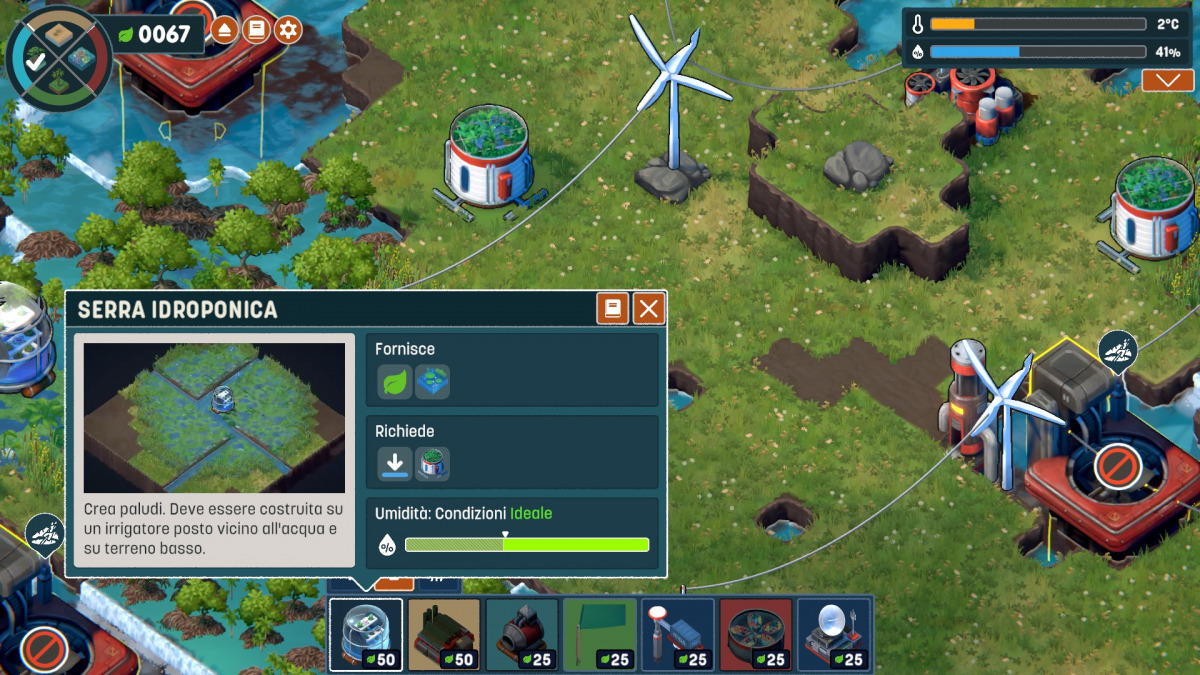
Task: Select the satellite dish building slot
Action: tap(834, 634)
